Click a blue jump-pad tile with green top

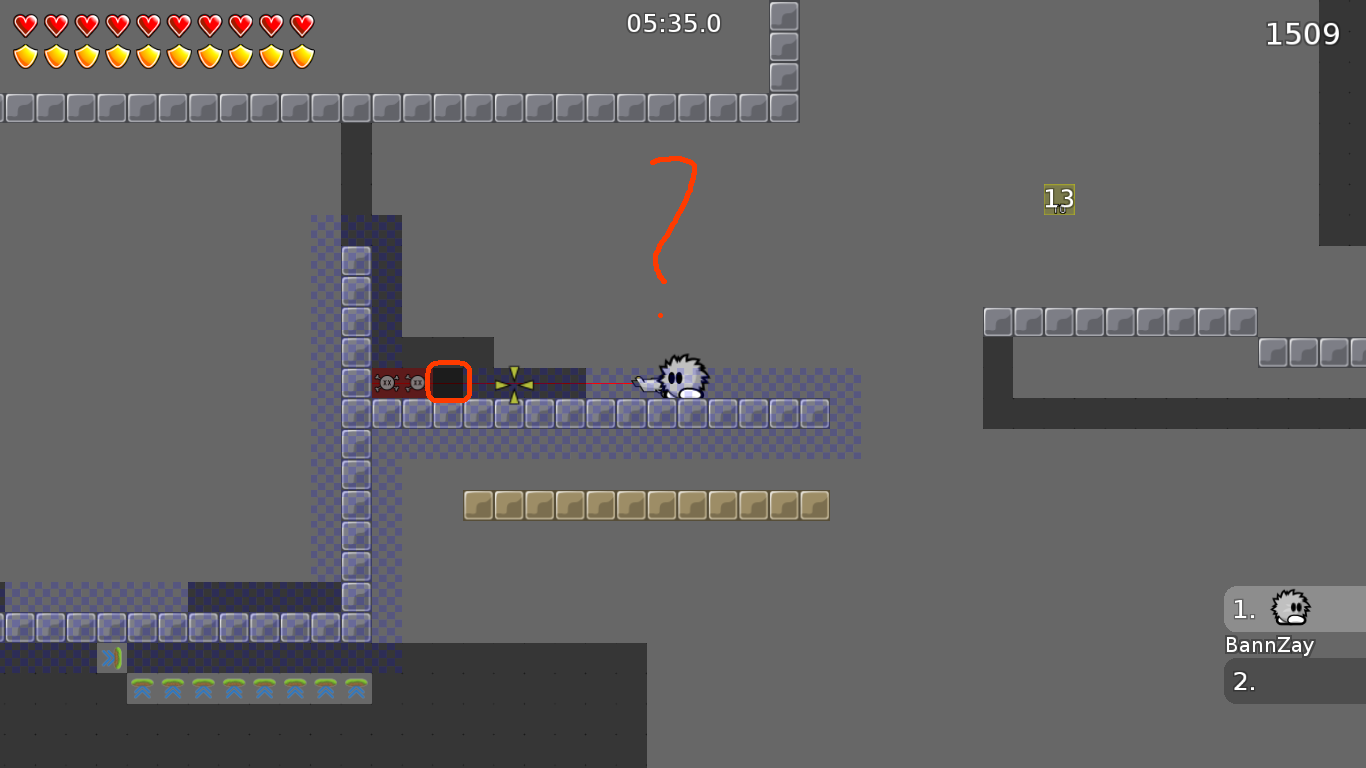click(145, 689)
